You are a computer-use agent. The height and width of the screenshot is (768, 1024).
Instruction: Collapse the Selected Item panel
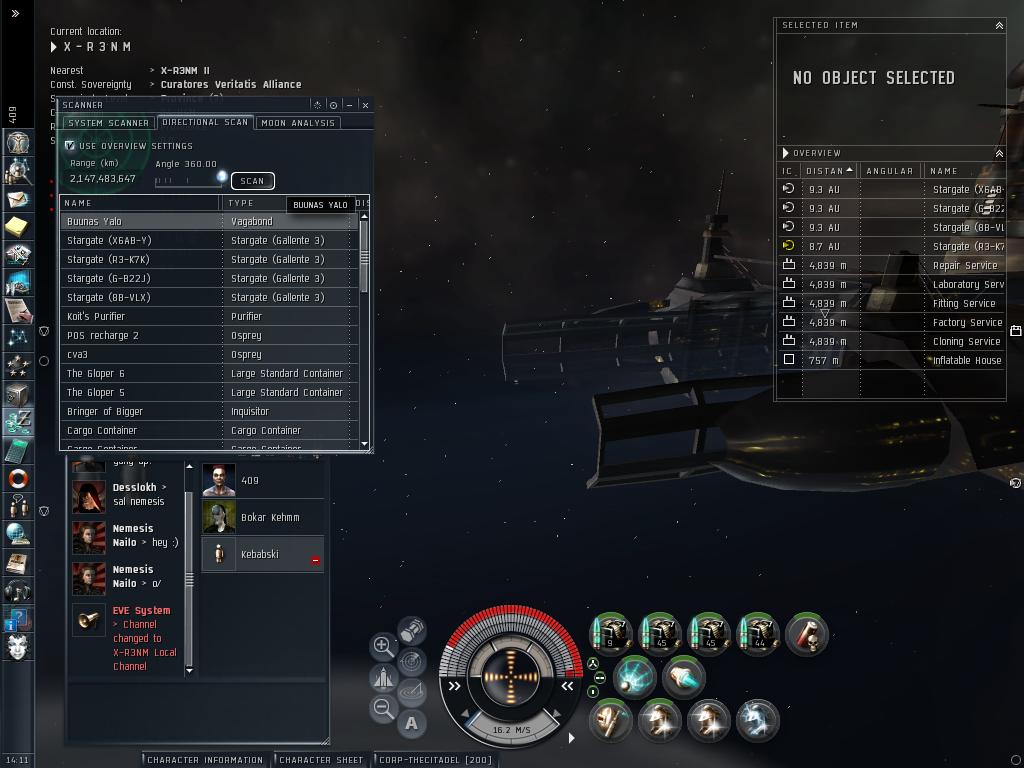pos(998,25)
